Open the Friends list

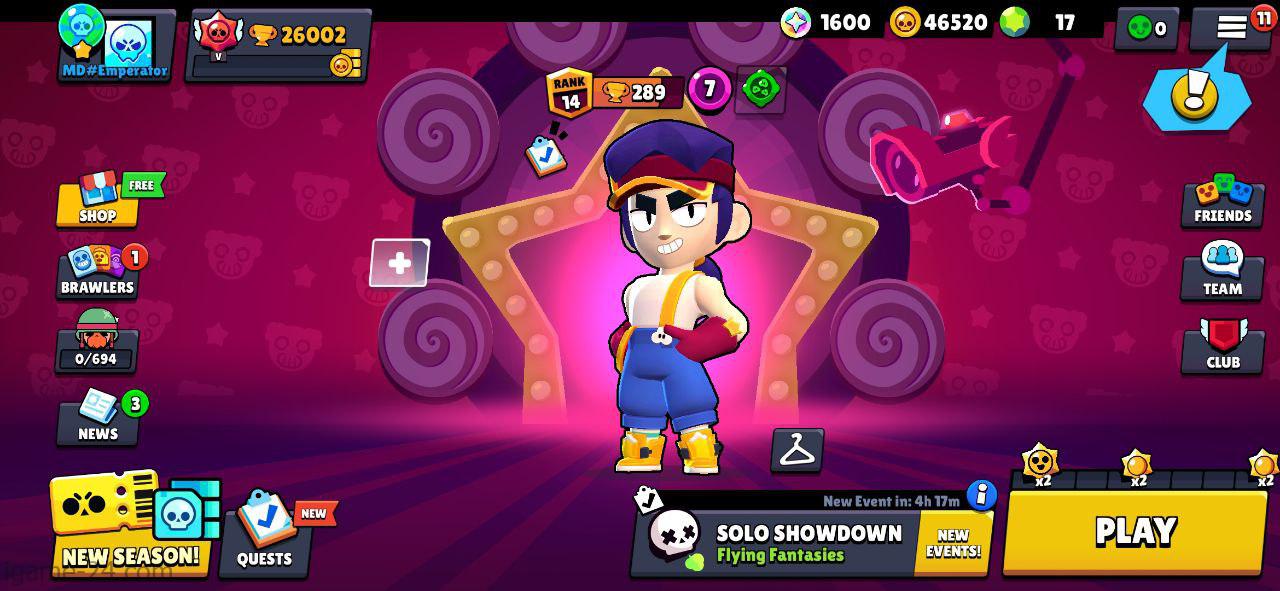coord(1222,200)
